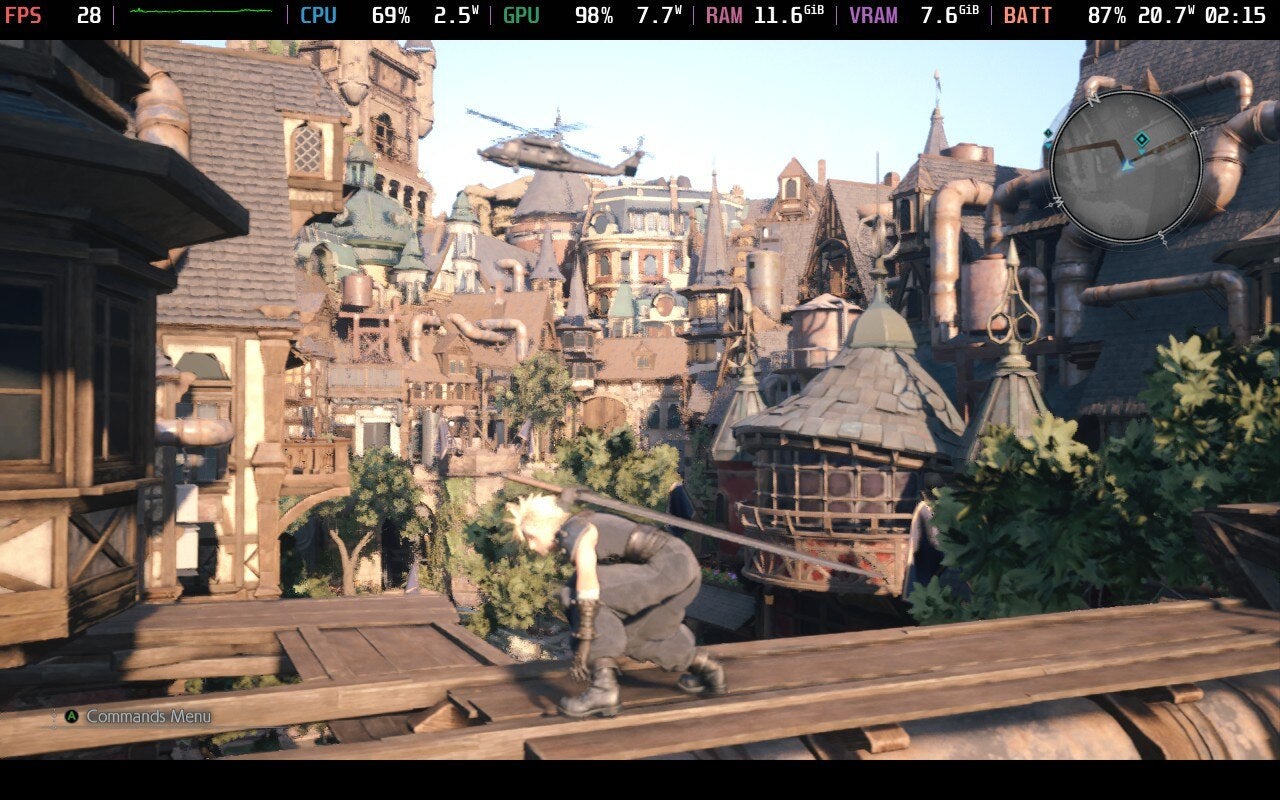Image resolution: width=1280 pixels, height=800 pixels.
Task: Select the cyan waypoint diamond on the minimap
Action: [x=1141, y=139]
